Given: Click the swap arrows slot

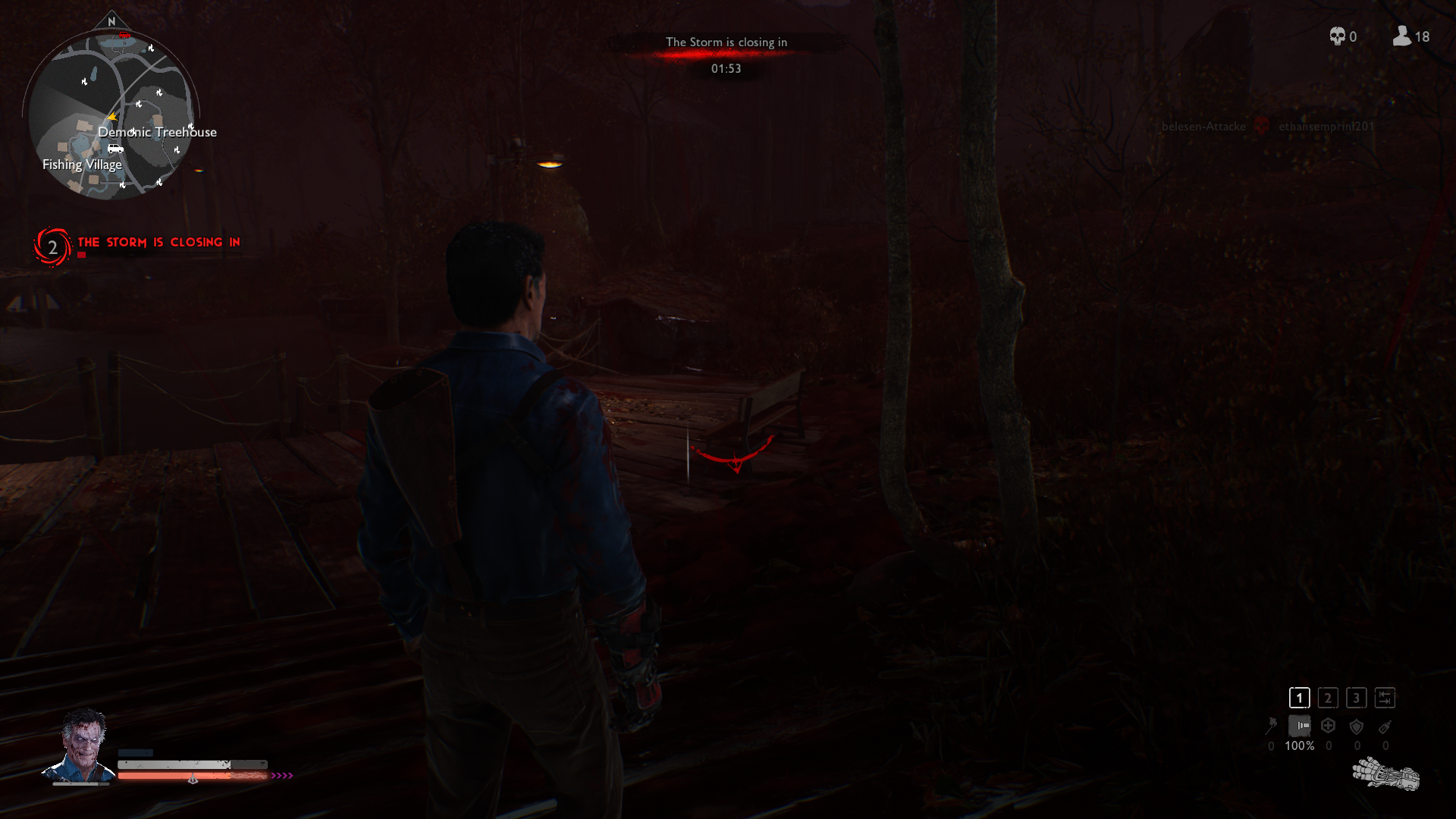Looking at the screenshot, I should [x=1385, y=698].
